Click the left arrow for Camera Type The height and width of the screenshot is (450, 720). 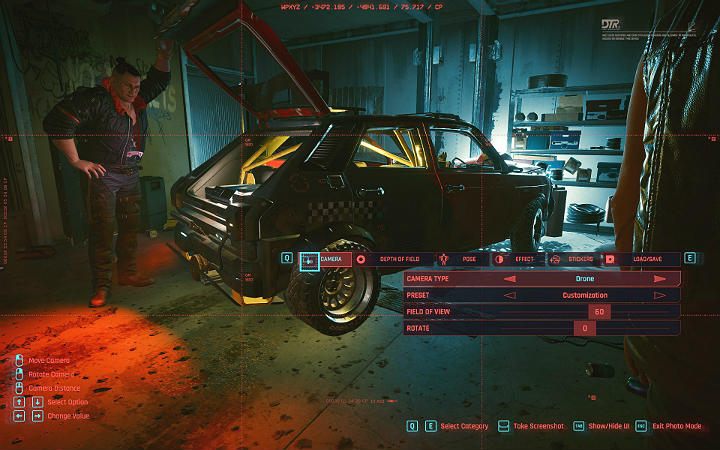pos(510,279)
